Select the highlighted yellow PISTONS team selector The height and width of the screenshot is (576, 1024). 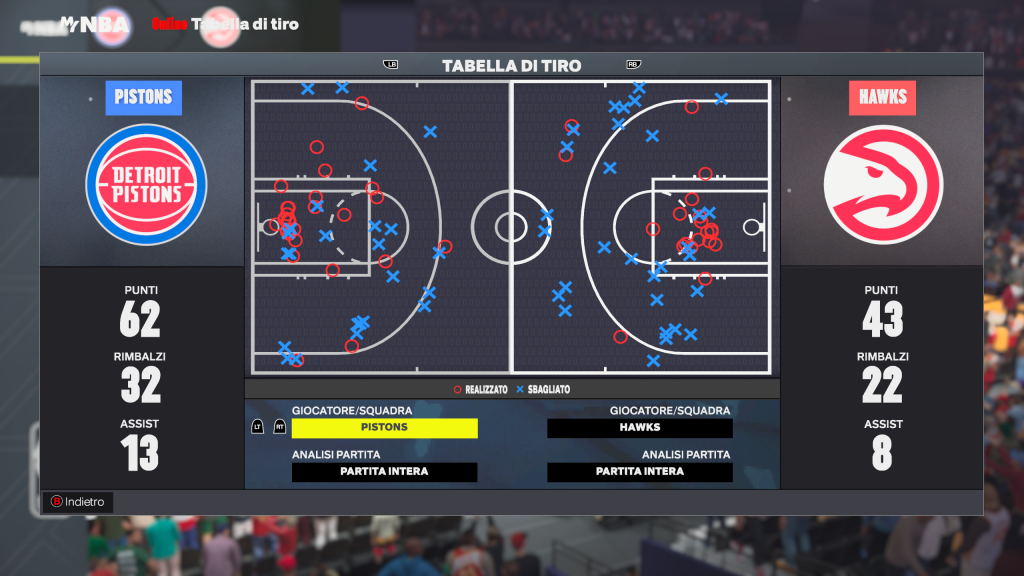coord(384,428)
